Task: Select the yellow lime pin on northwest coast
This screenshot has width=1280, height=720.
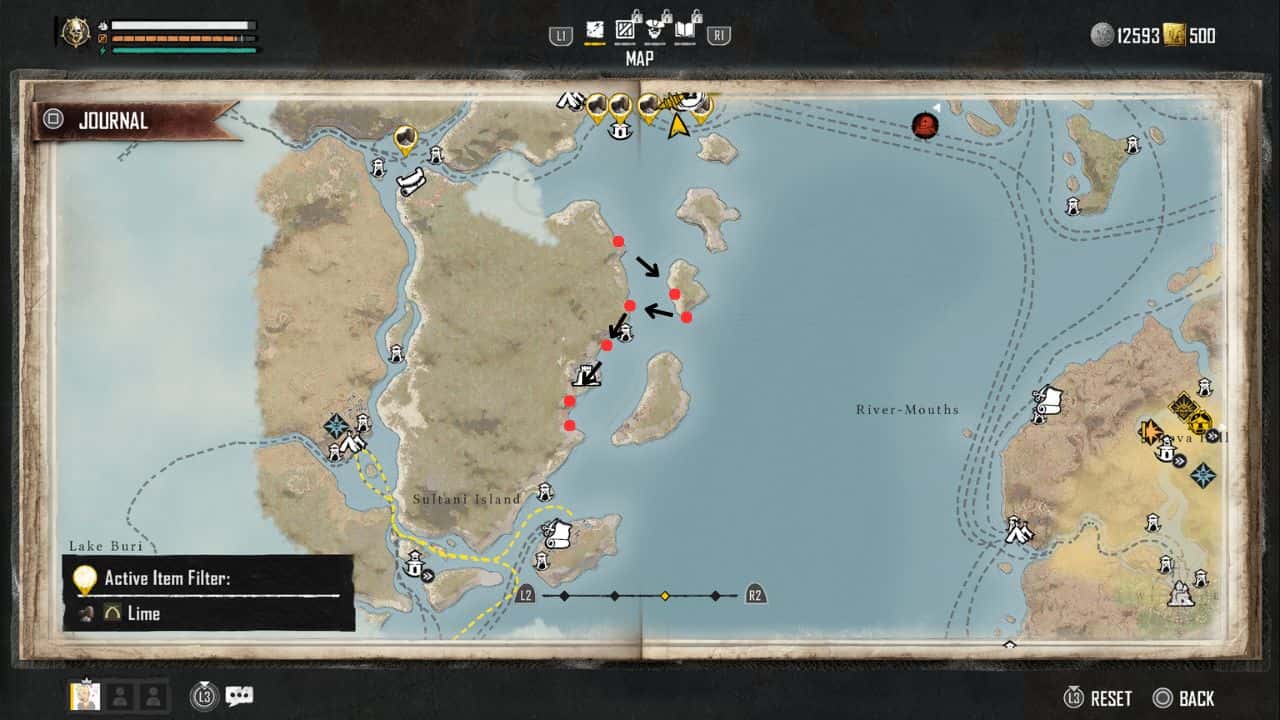Action: [405, 138]
